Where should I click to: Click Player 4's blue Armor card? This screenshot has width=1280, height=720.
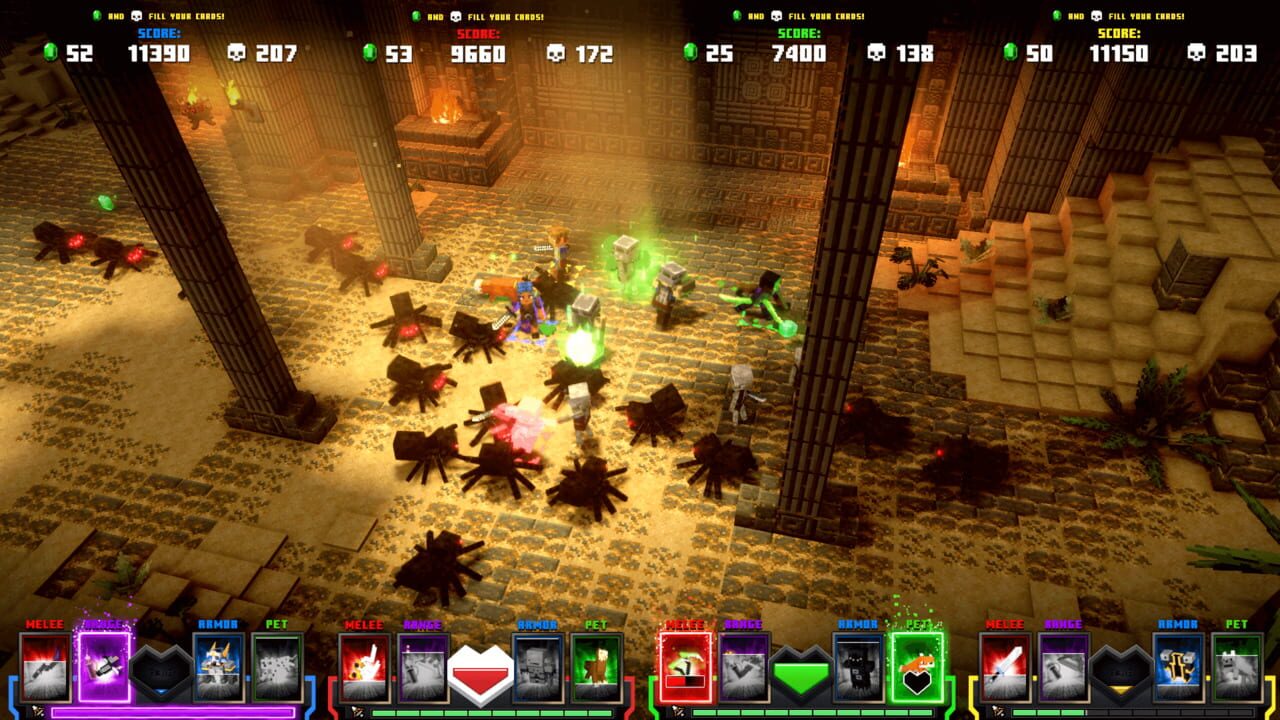point(1177,665)
